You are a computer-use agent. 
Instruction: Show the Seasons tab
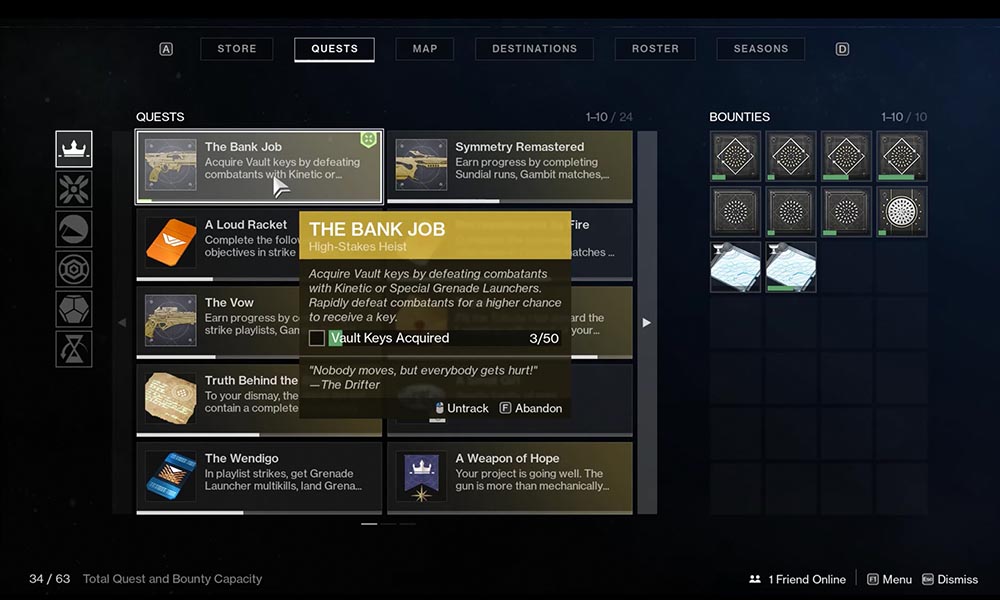pos(760,49)
